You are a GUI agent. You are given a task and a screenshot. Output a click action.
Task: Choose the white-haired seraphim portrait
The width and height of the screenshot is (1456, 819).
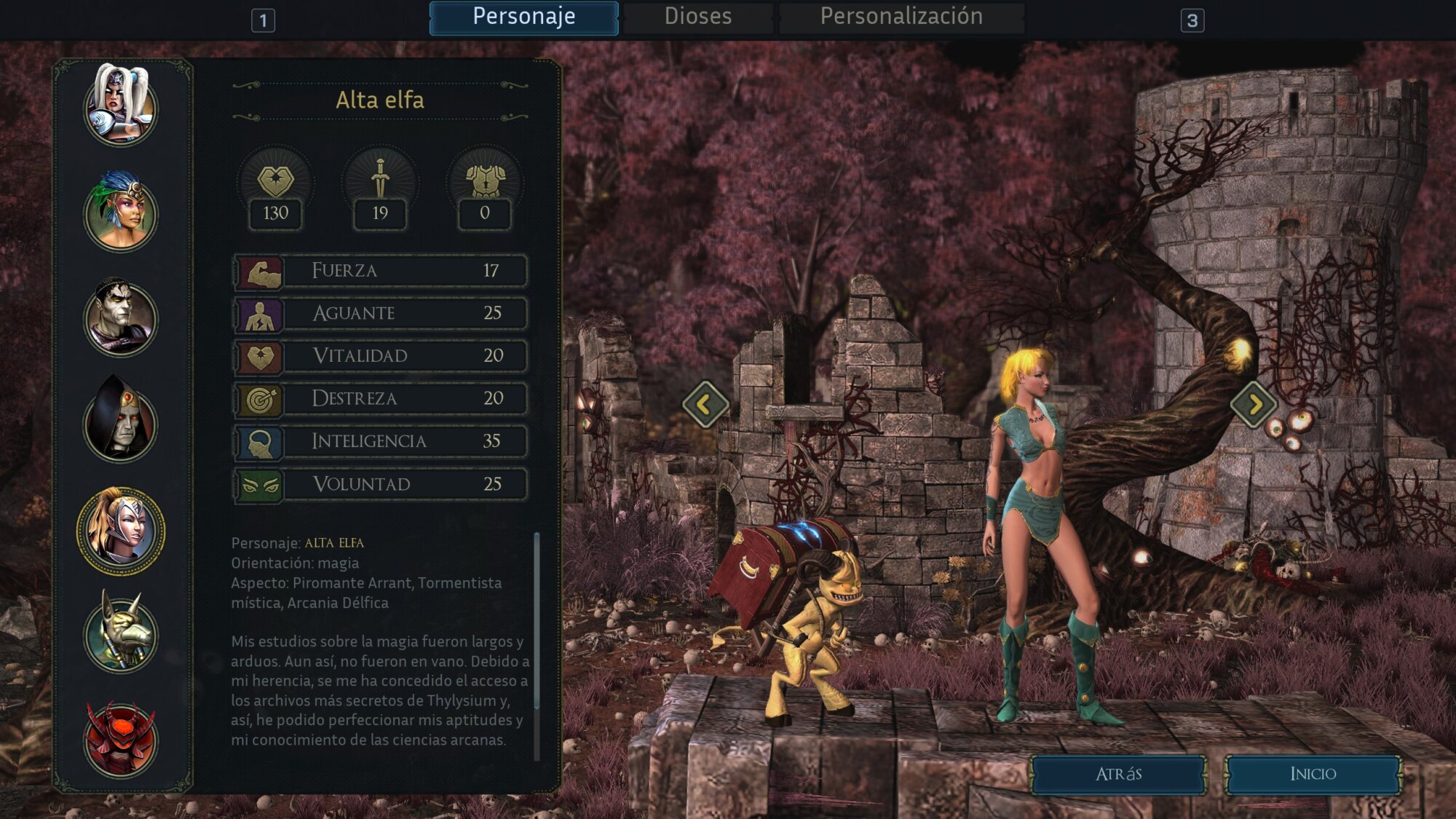click(120, 106)
